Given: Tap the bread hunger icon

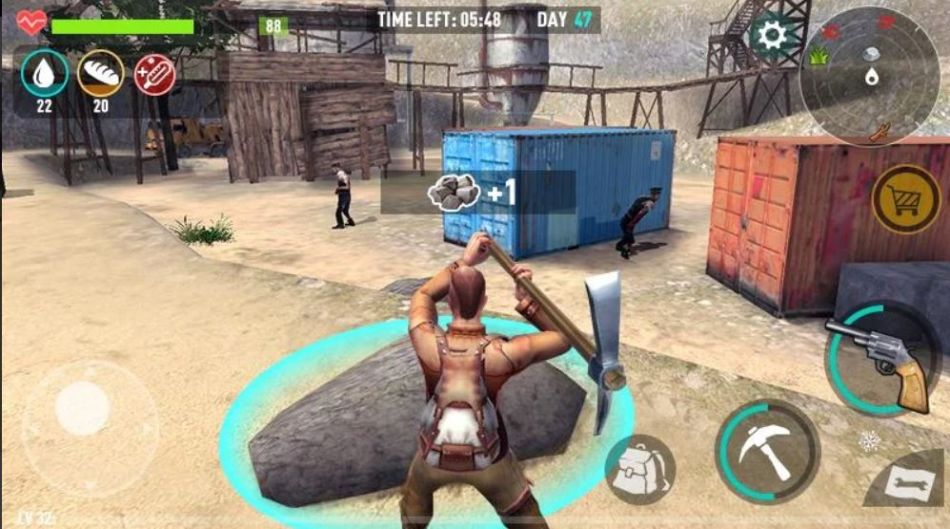Looking at the screenshot, I should pyautogui.click(x=100, y=73).
